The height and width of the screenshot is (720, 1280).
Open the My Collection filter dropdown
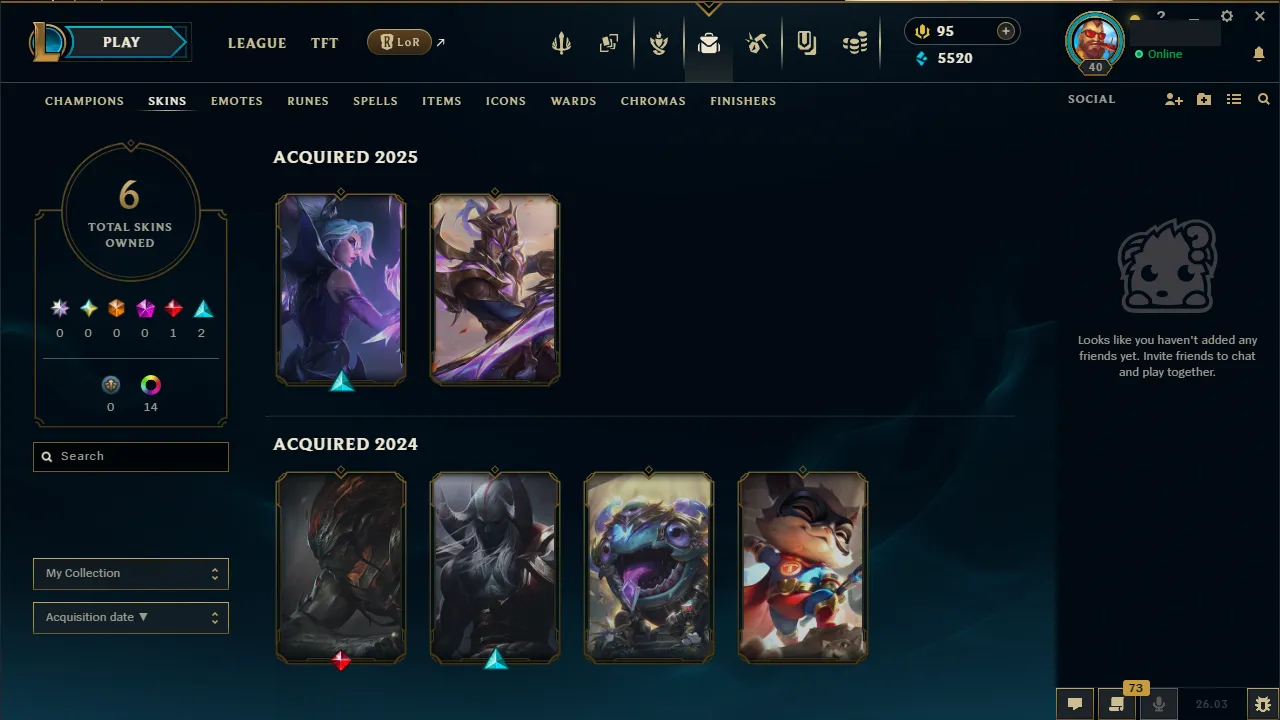tap(130, 573)
